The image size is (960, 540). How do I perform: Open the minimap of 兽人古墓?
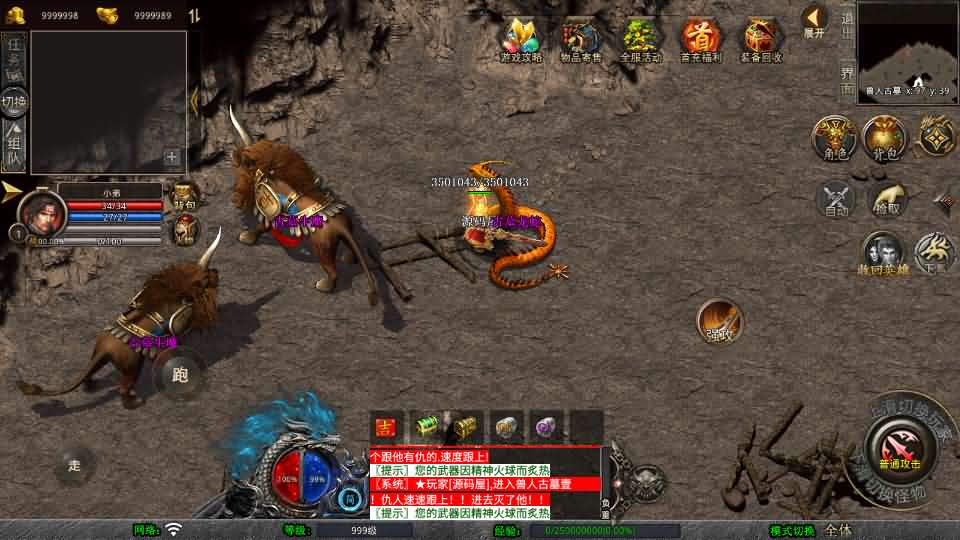[x=907, y=48]
